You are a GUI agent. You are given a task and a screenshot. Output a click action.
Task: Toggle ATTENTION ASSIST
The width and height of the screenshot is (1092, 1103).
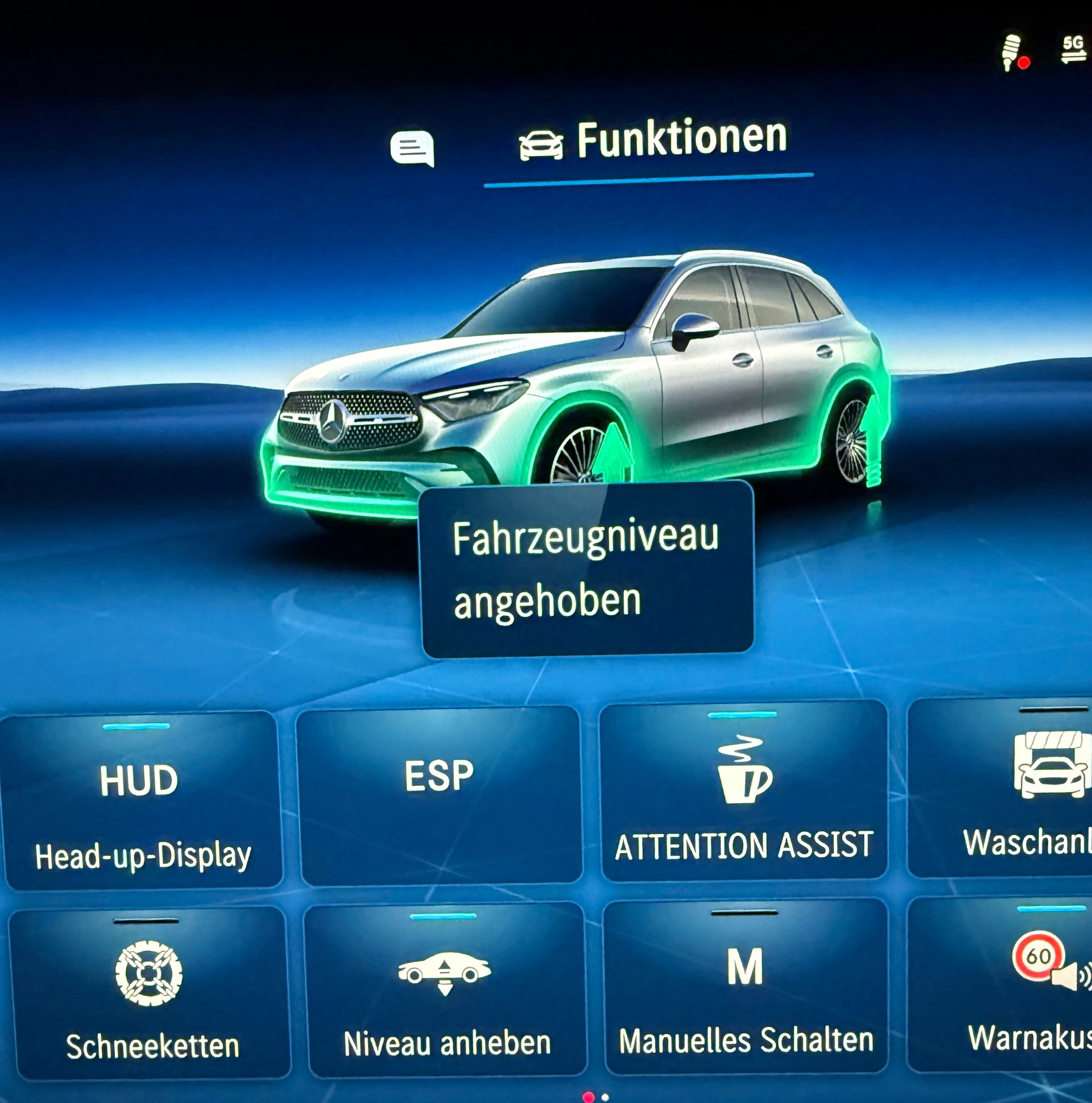pos(743,791)
